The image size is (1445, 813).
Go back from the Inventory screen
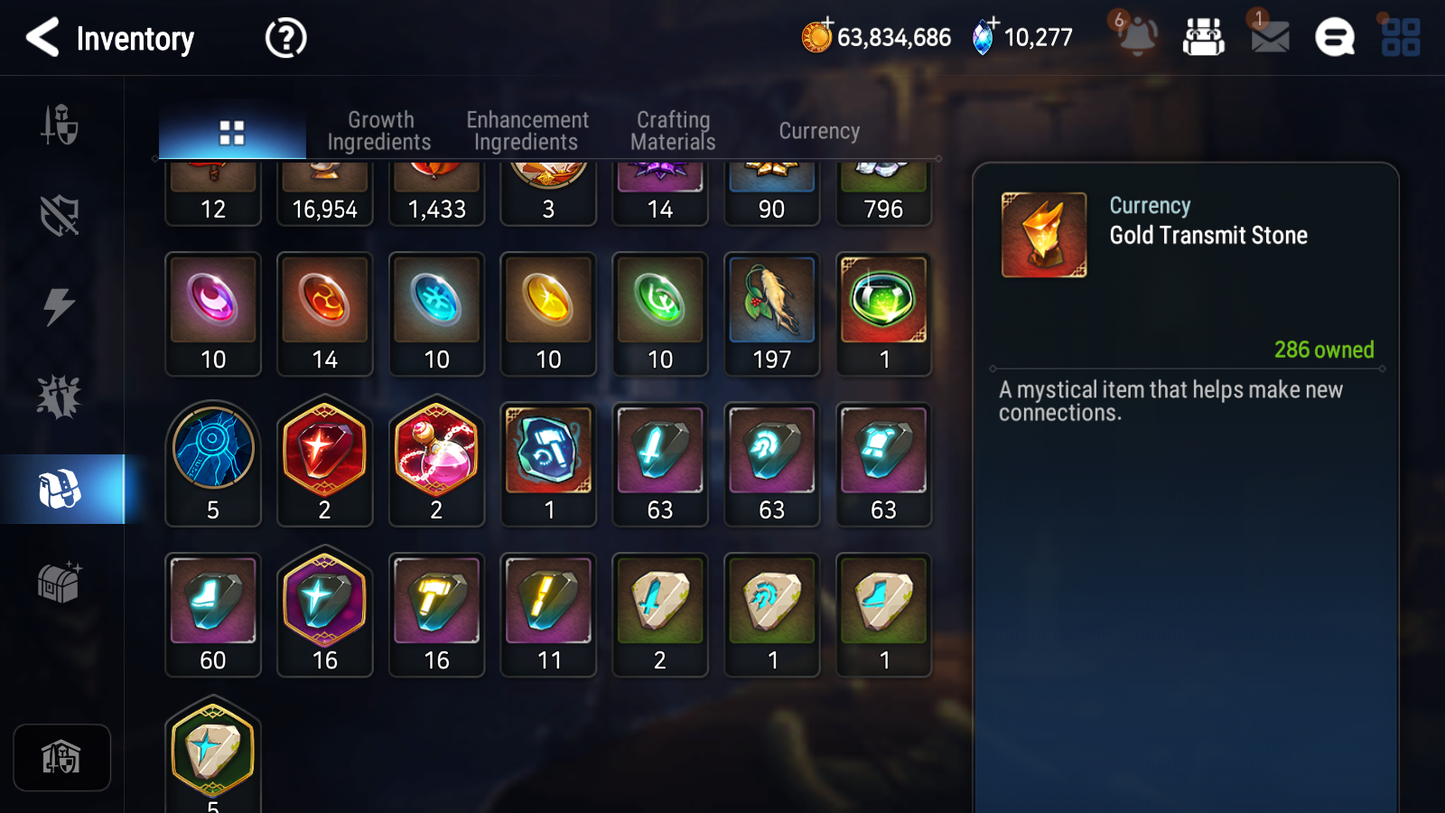click(x=43, y=38)
